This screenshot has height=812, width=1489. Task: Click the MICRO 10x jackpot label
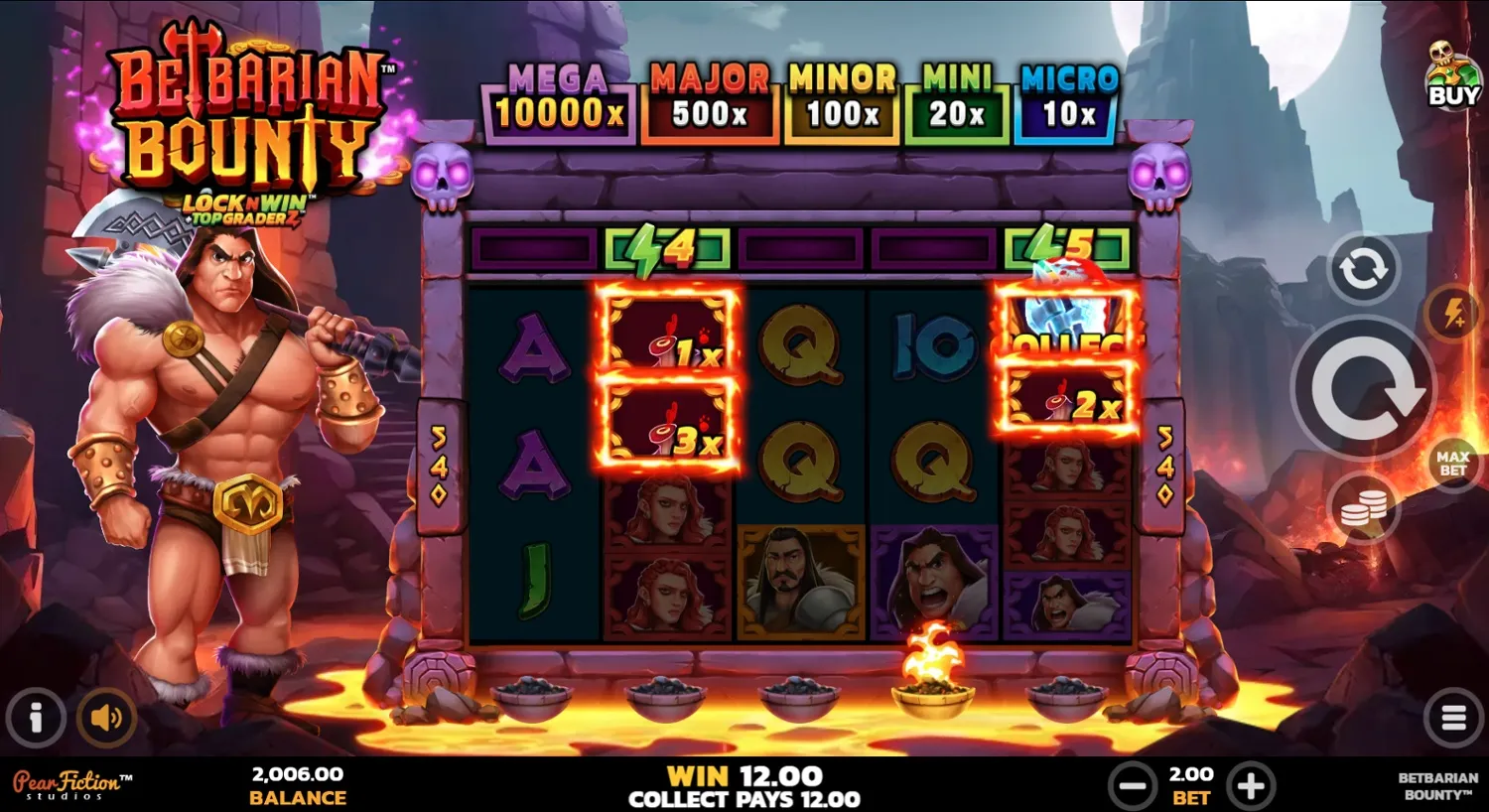(1064, 96)
